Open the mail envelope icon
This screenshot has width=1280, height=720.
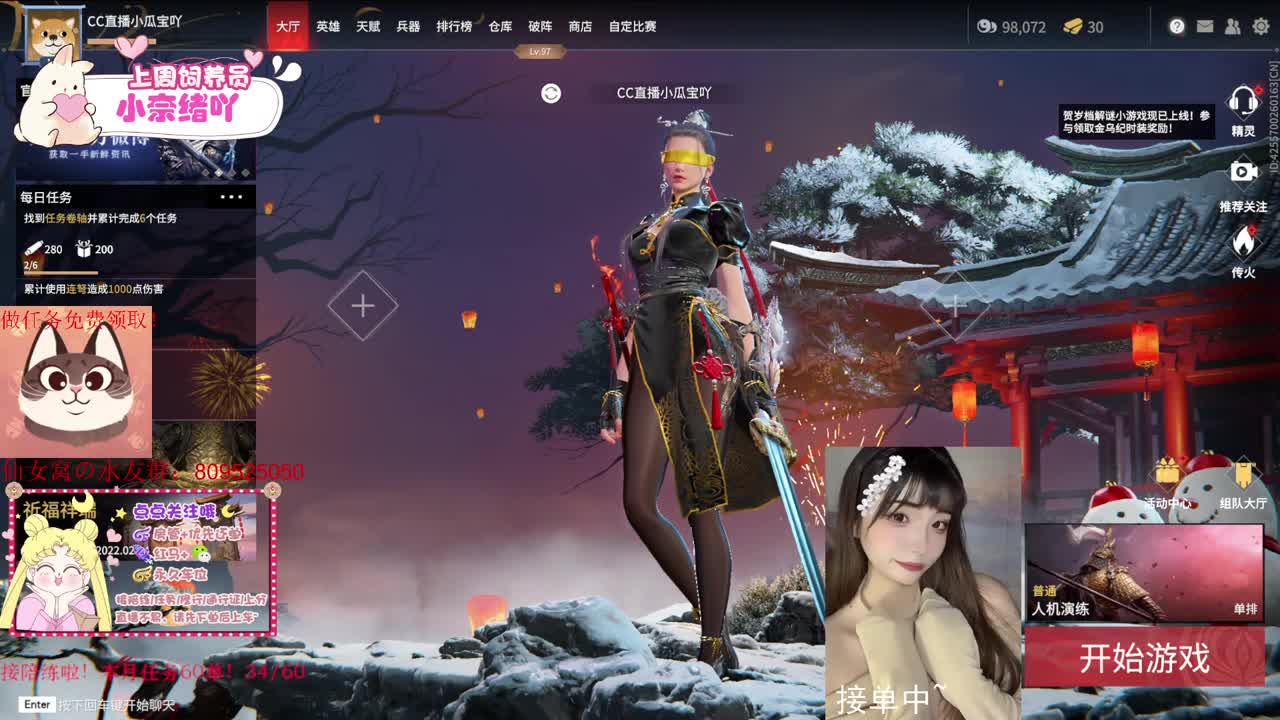1205,26
